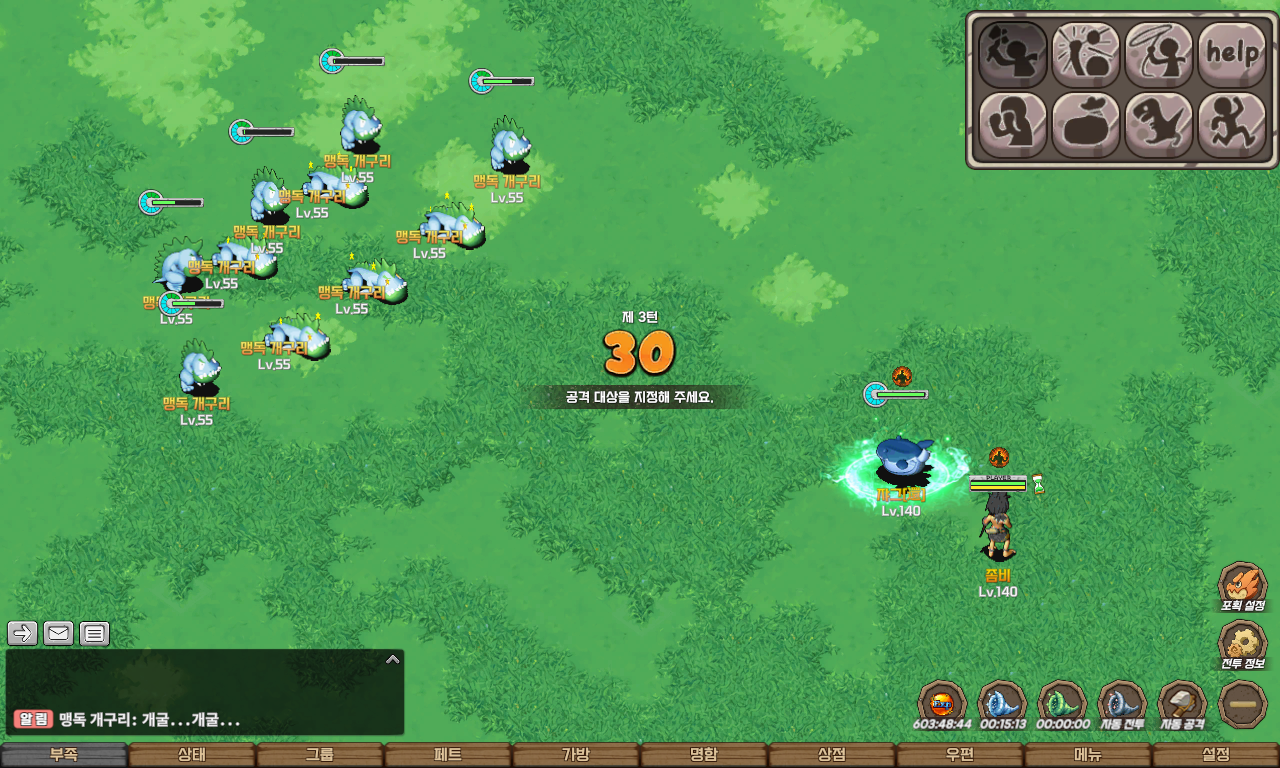Click the help button
The height and width of the screenshot is (768, 1280).
click(x=1231, y=53)
